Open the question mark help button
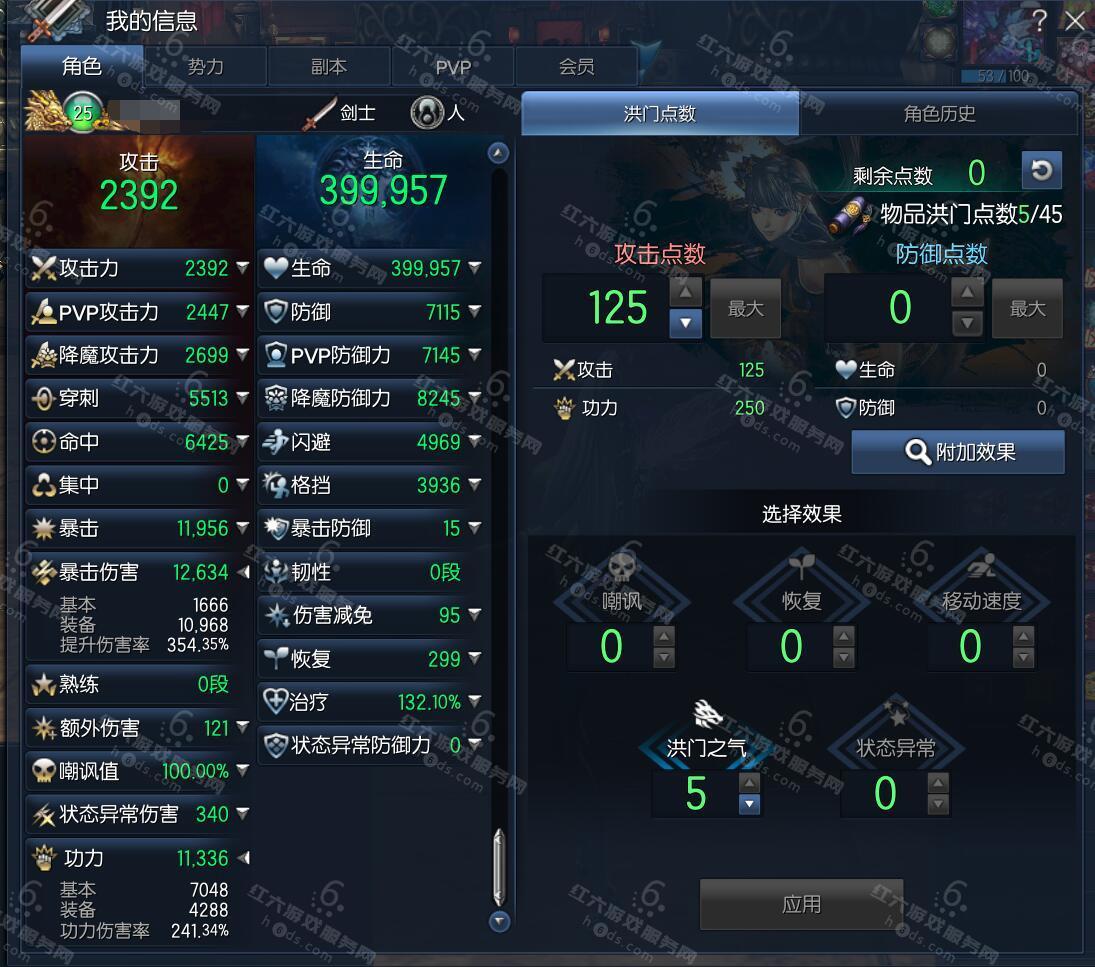This screenshot has height=967, width=1095. [x=1040, y=20]
